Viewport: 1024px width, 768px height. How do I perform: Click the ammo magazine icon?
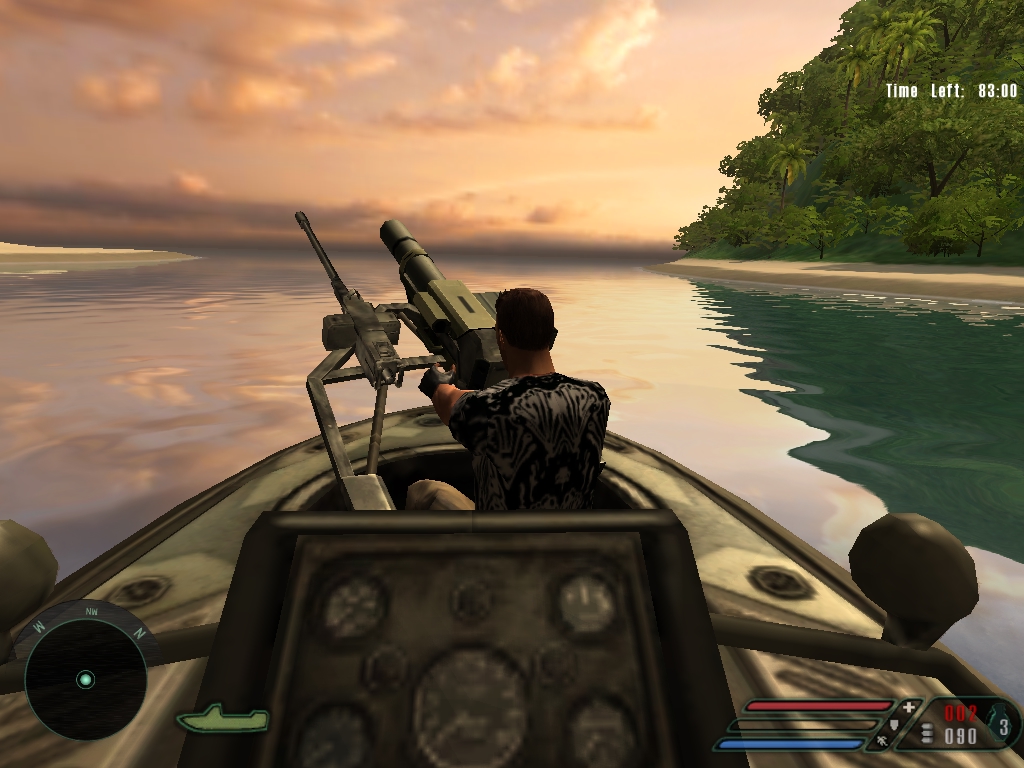pyautogui.click(x=927, y=734)
